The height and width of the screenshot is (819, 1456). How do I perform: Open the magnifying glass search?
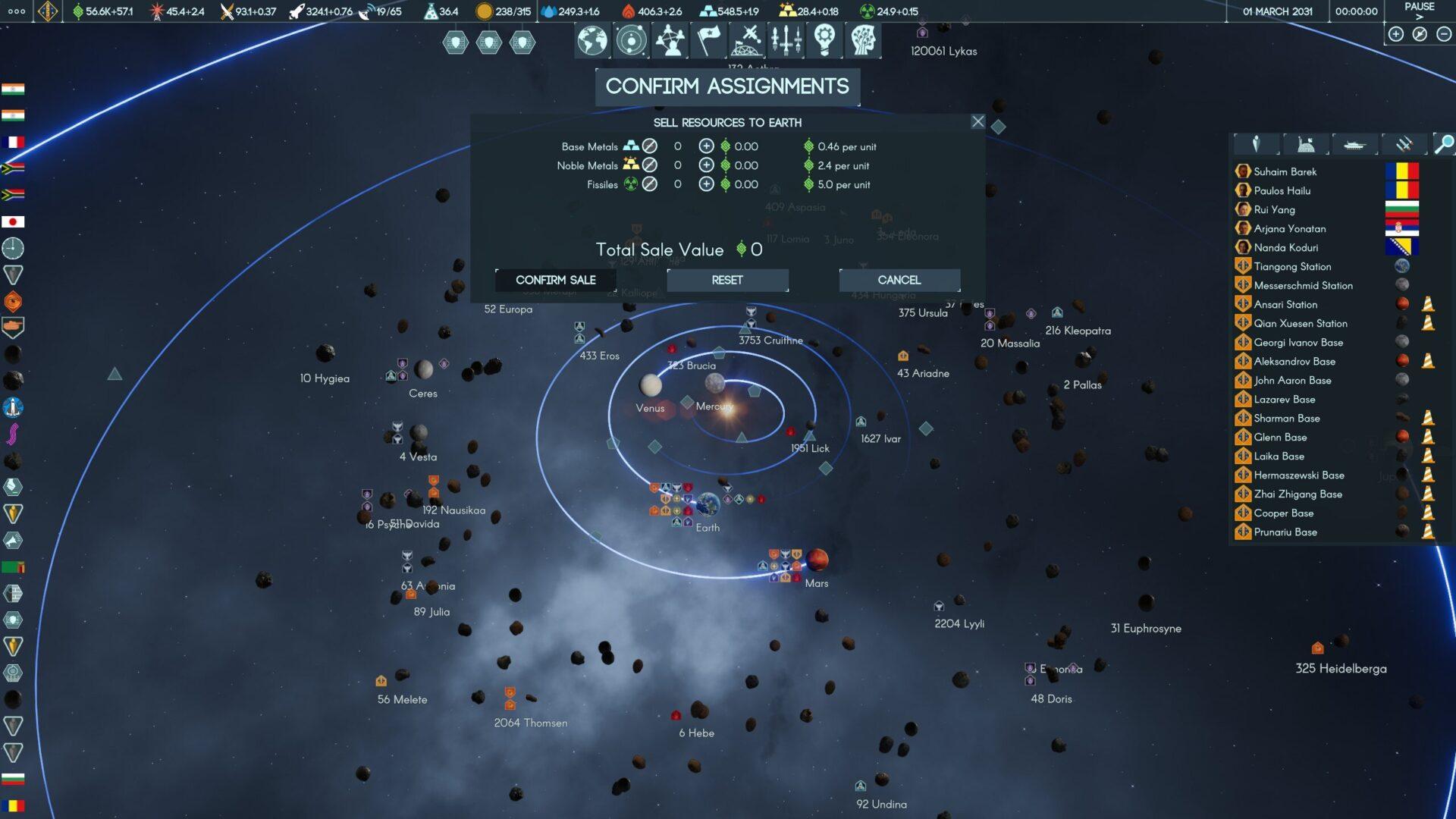1445,144
